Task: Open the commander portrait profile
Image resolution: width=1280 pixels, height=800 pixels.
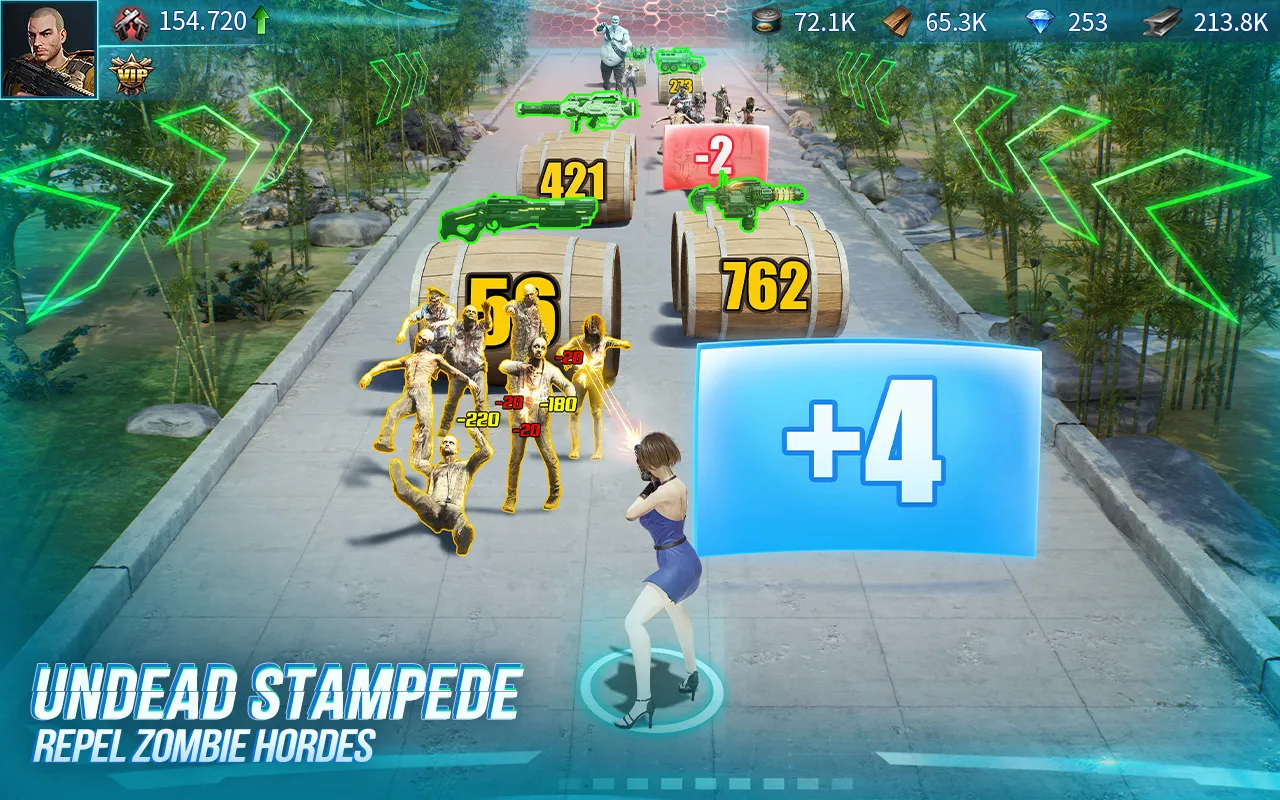Action: point(48,49)
